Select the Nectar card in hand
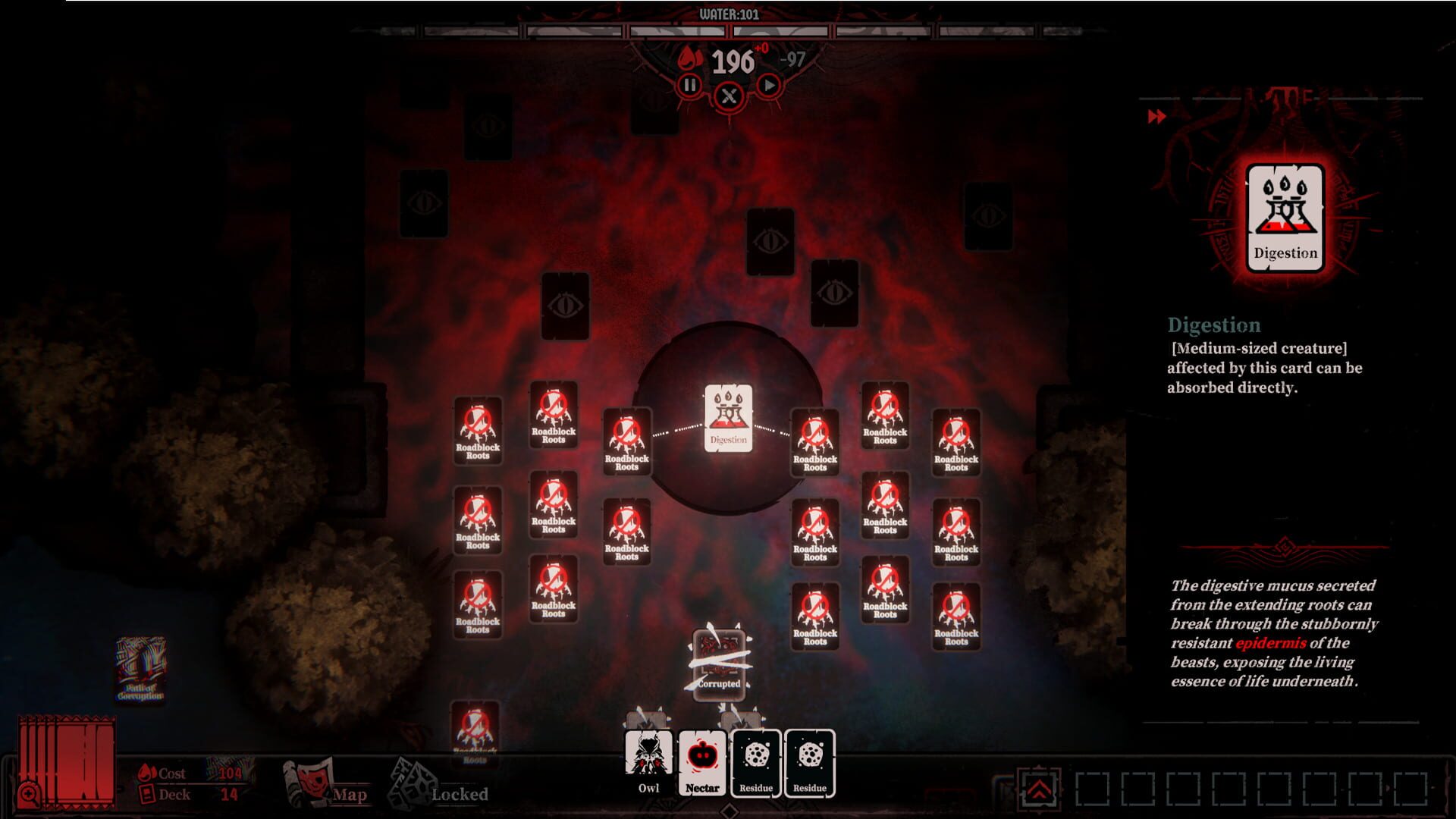Screen dimensions: 1456x819 tap(704, 761)
